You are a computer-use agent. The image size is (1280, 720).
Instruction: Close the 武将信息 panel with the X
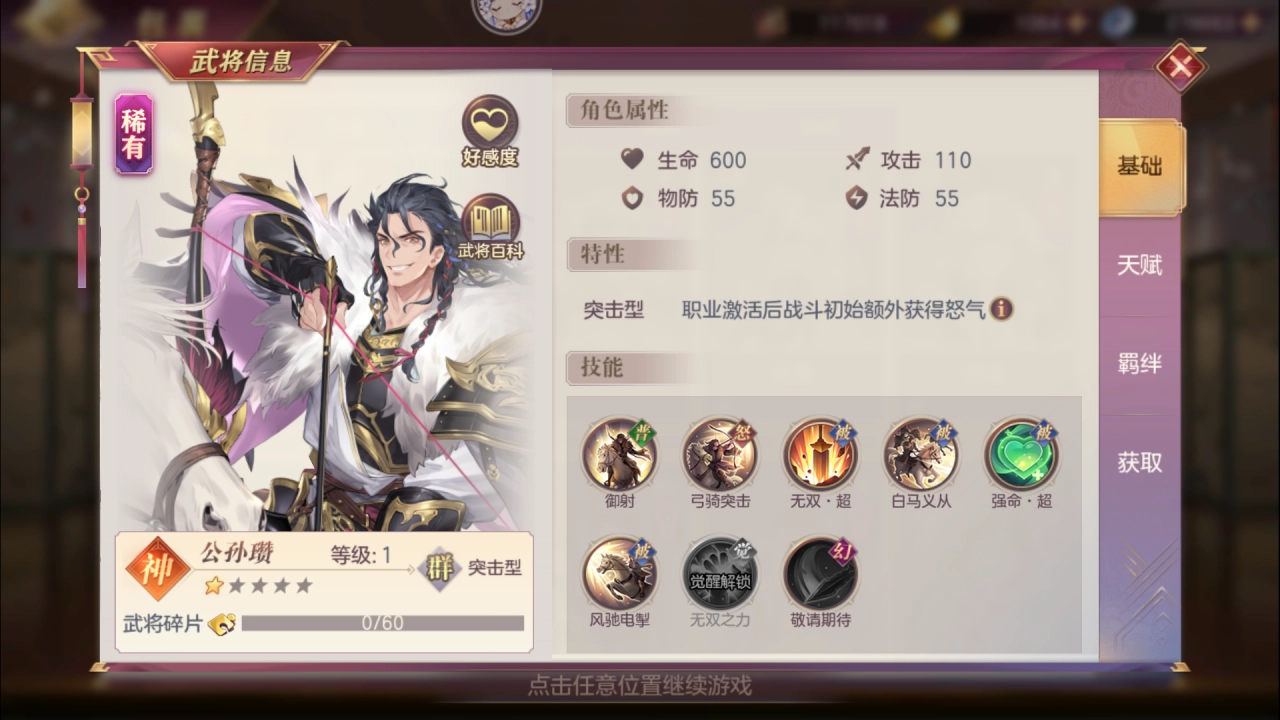tap(1180, 67)
